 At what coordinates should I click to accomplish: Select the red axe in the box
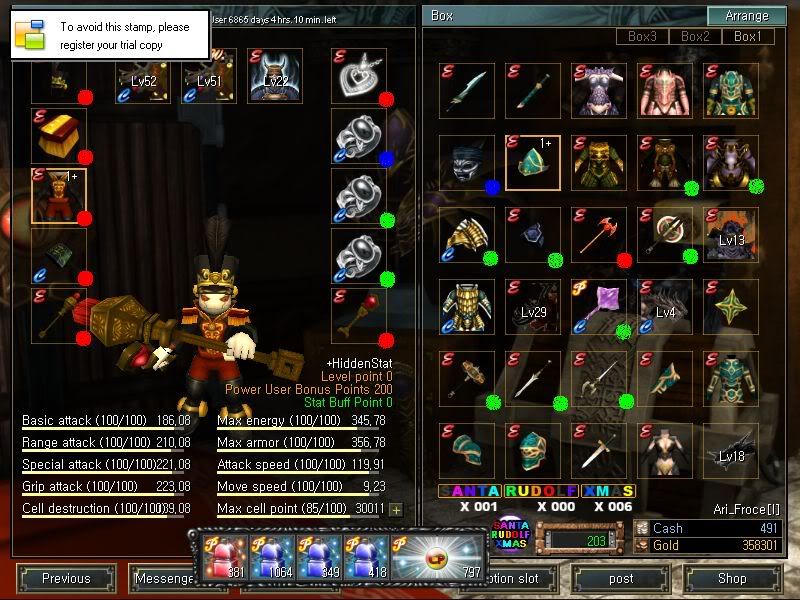click(x=599, y=235)
